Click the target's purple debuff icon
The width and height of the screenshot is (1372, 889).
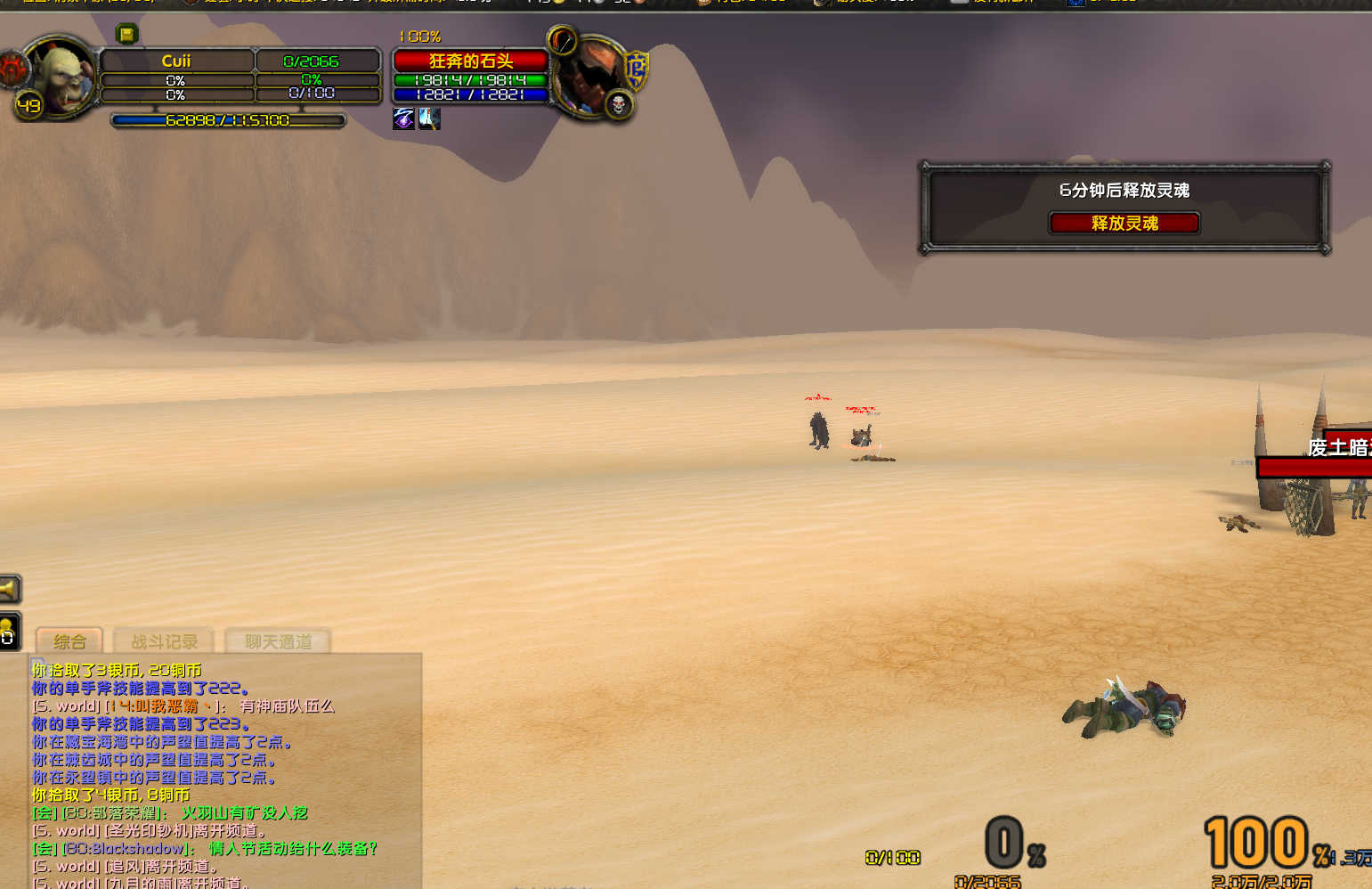(x=403, y=118)
